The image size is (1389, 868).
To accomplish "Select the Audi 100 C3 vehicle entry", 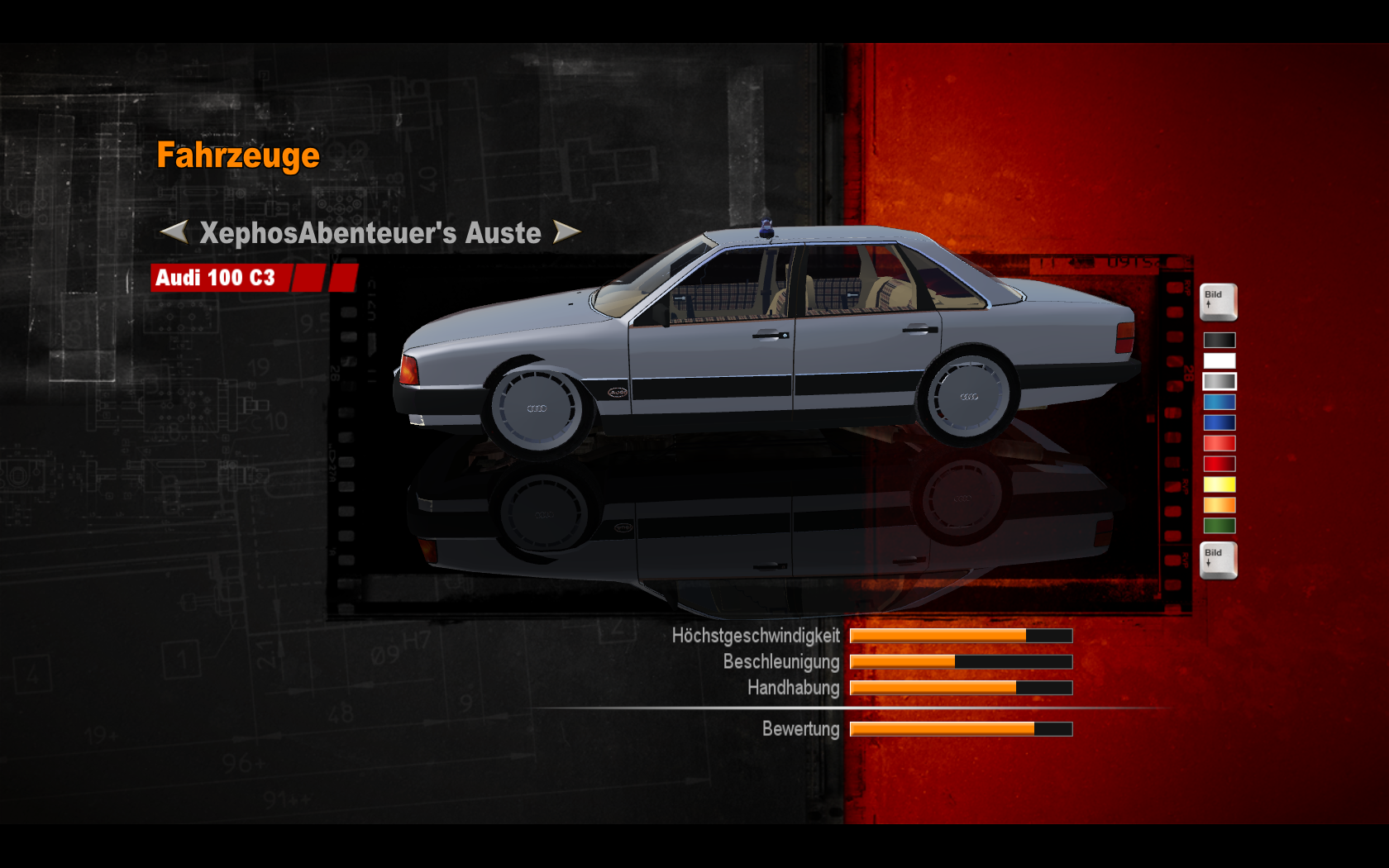I will tap(217, 278).
